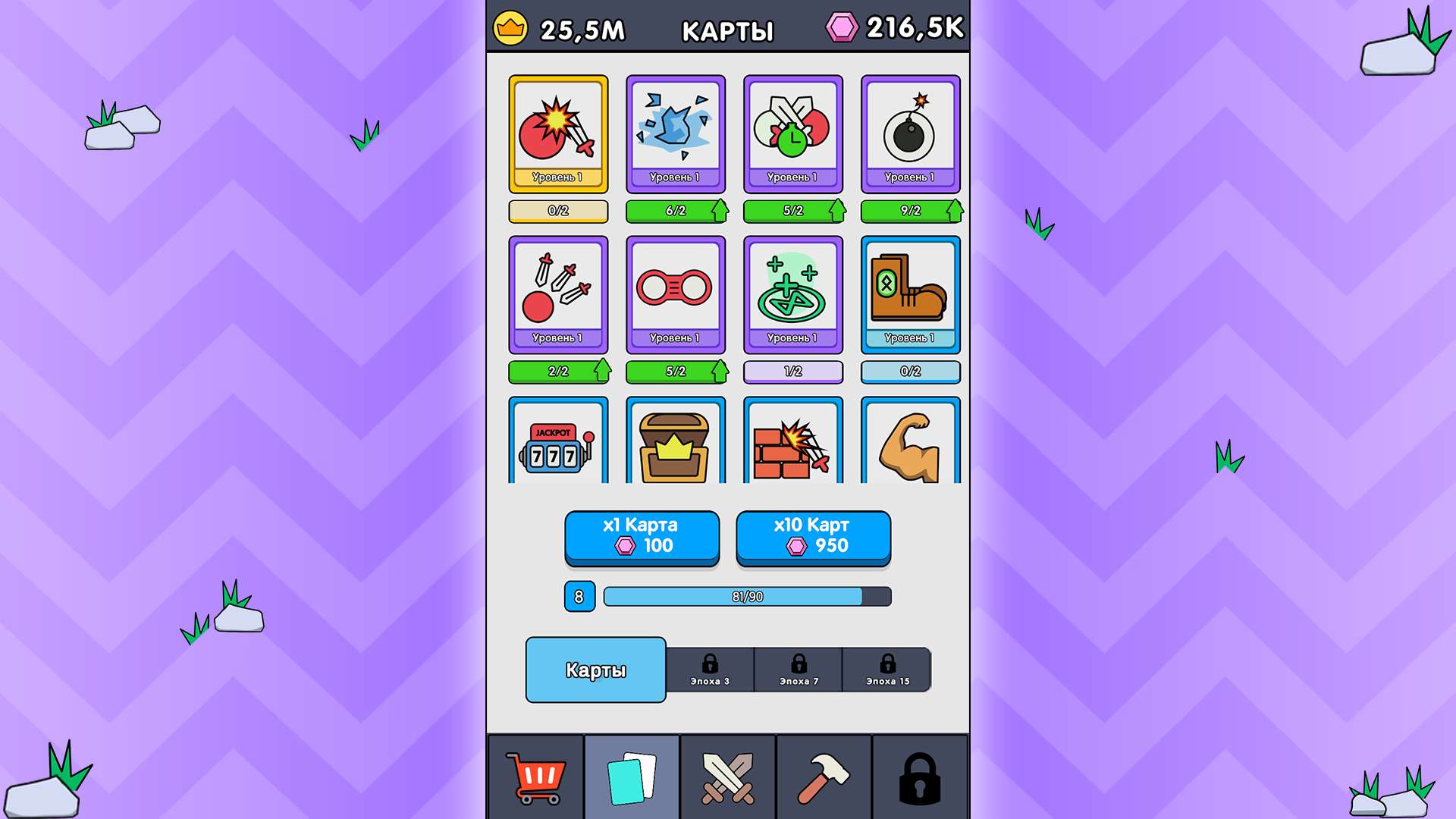Image resolution: width=1456 pixels, height=819 pixels.
Task: Tap the hammer icon in the bottom bar
Action: click(823, 777)
